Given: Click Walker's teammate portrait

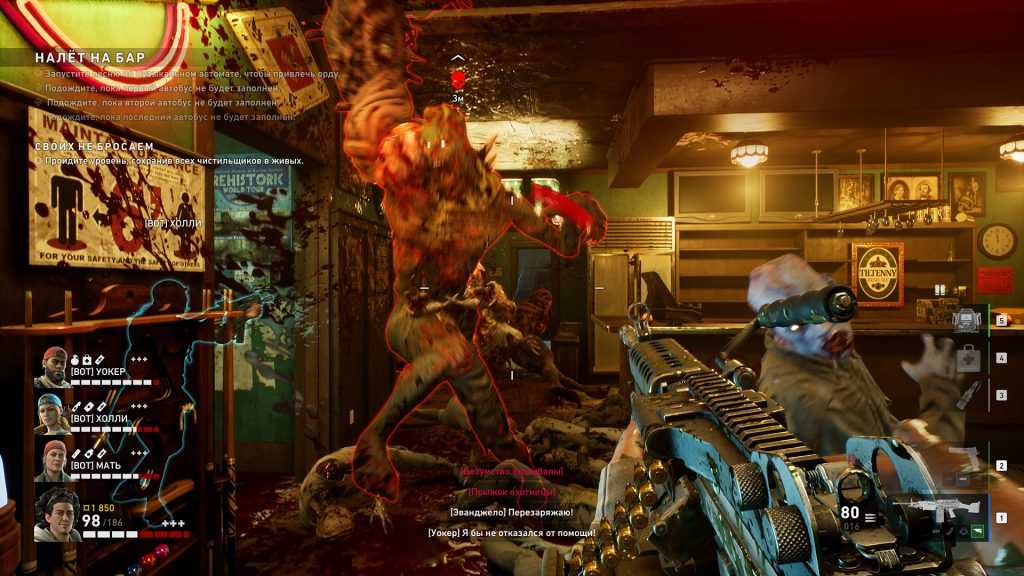Looking at the screenshot, I should pyautogui.click(x=53, y=367).
